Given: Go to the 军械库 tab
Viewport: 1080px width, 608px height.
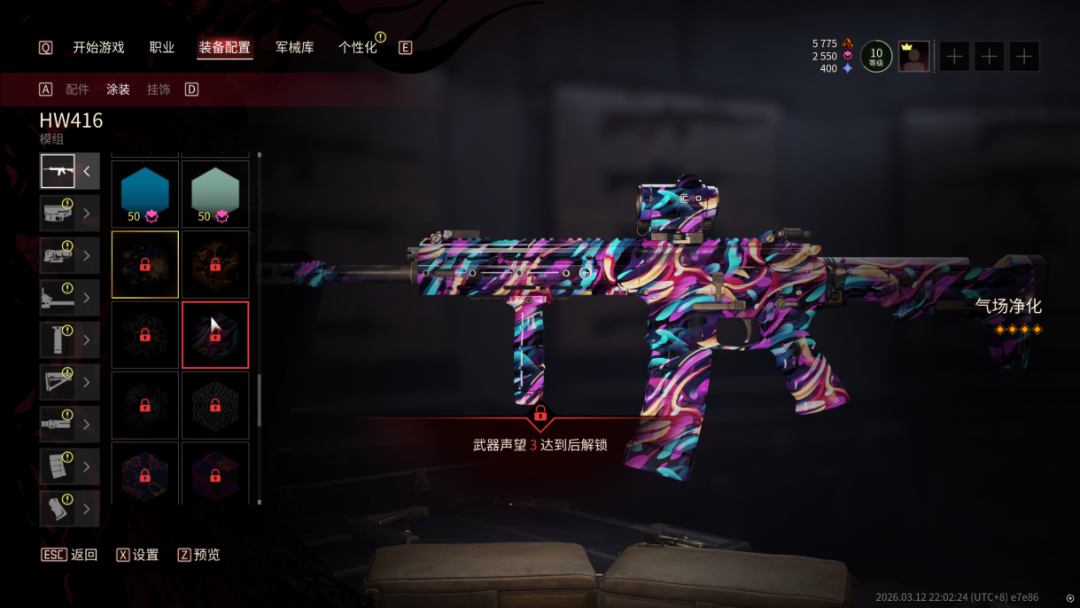Looking at the screenshot, I should pos(294,47).
